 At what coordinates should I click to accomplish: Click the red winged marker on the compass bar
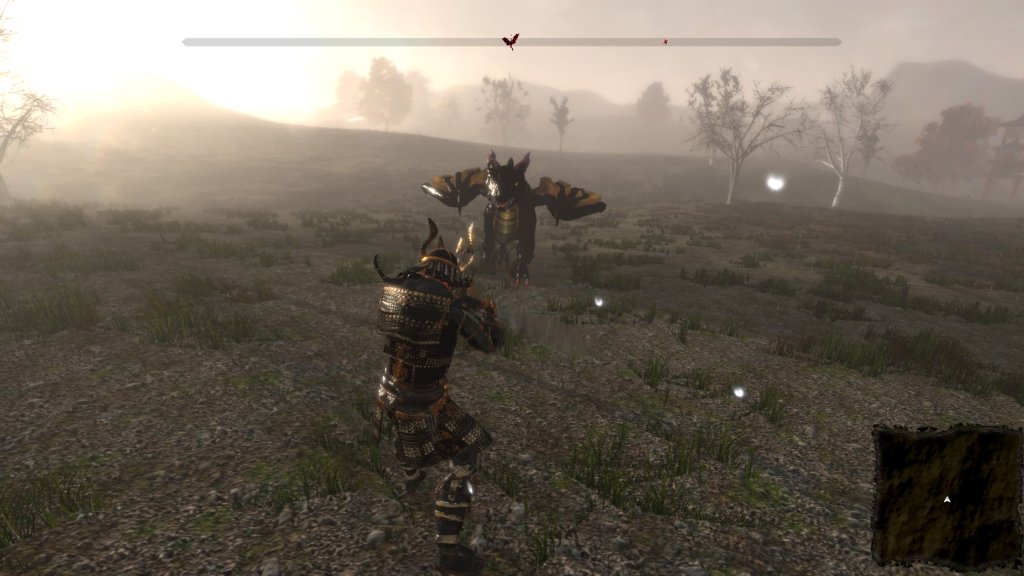point(510,41)
